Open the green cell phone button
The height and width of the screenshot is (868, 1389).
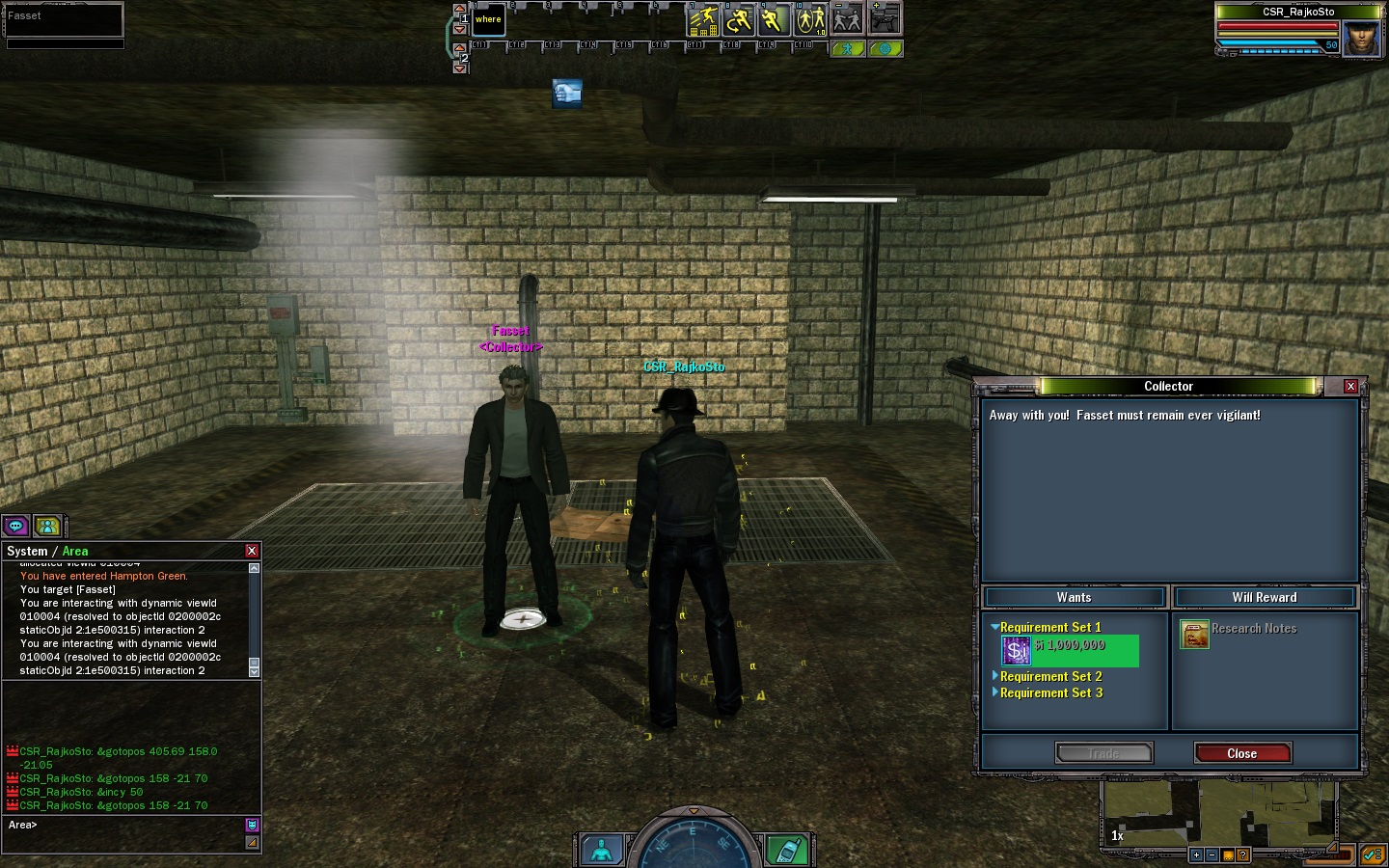(788, 851)
